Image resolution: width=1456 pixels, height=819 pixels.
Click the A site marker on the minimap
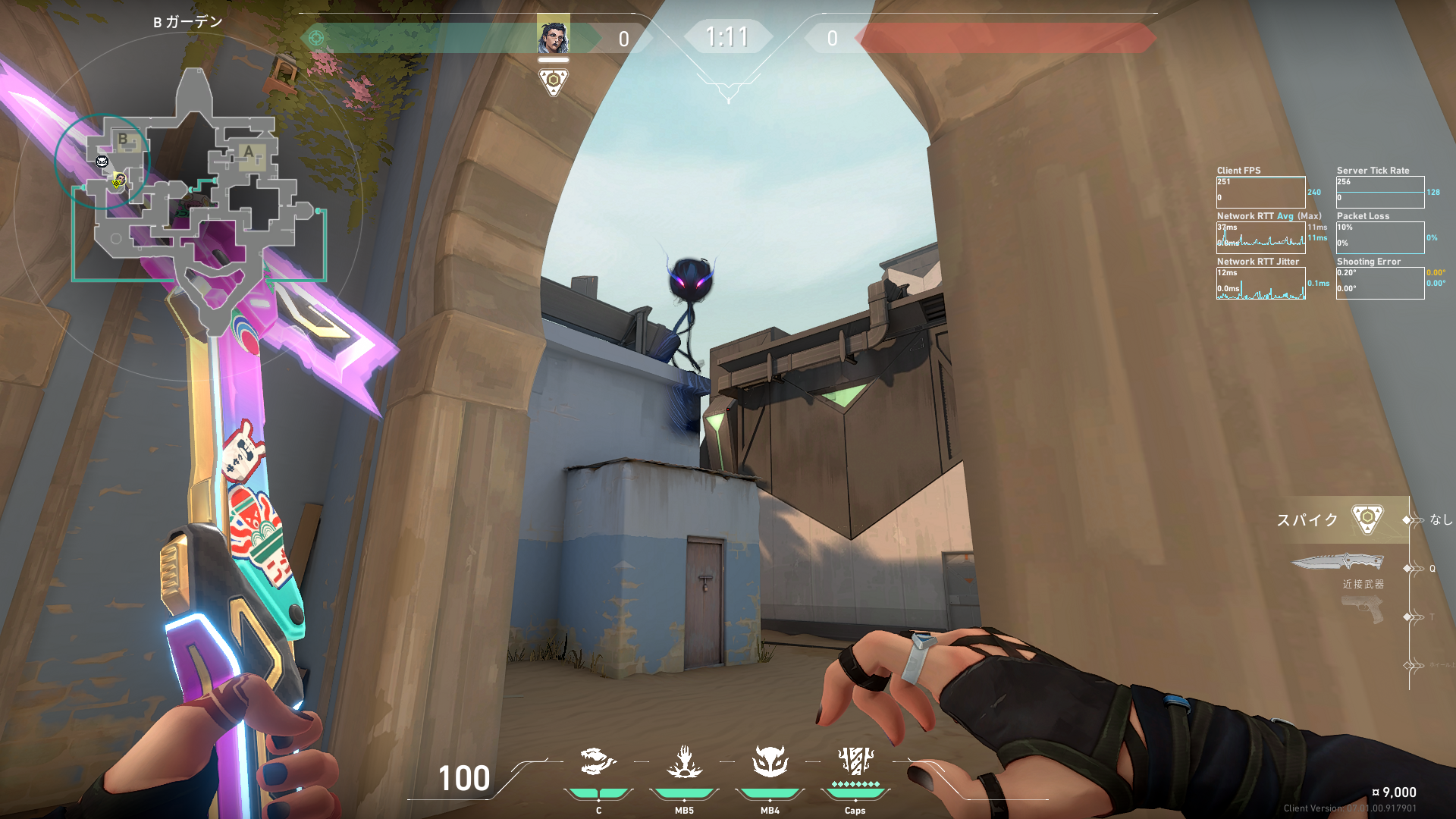[249, 152]
